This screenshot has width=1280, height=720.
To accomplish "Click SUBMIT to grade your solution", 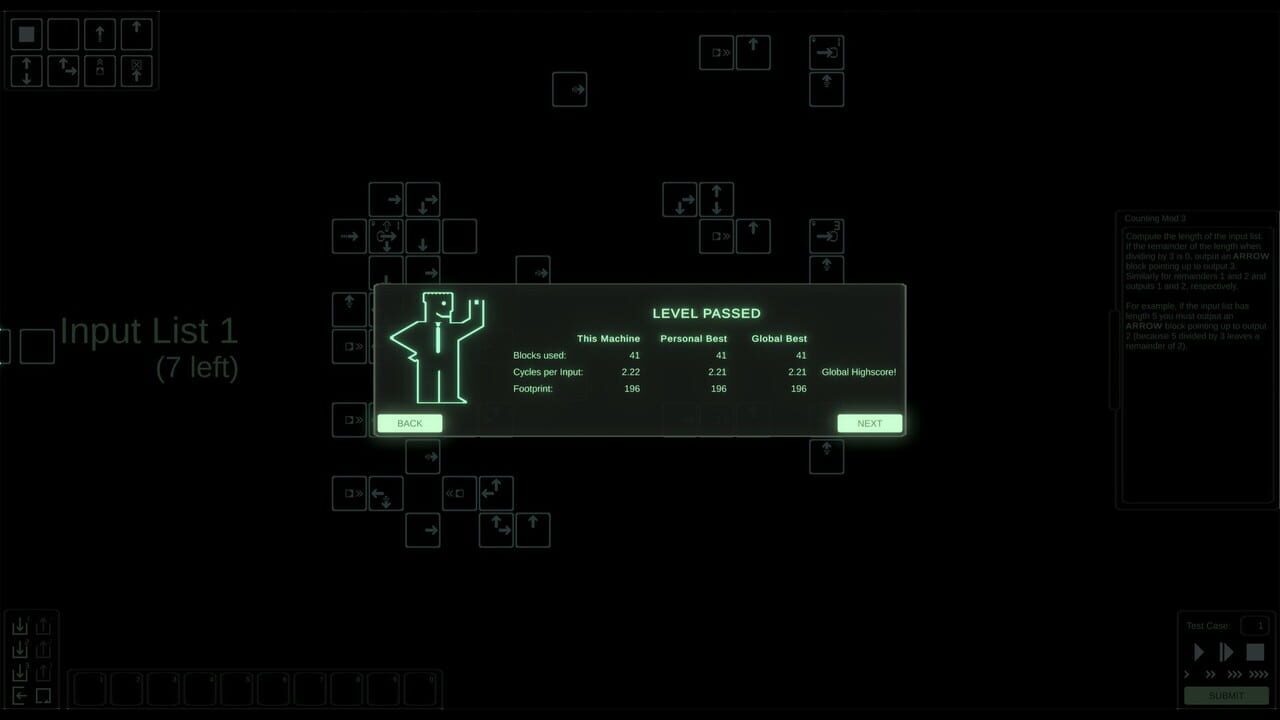I will pyautogui.click(x=1226, y=695).
